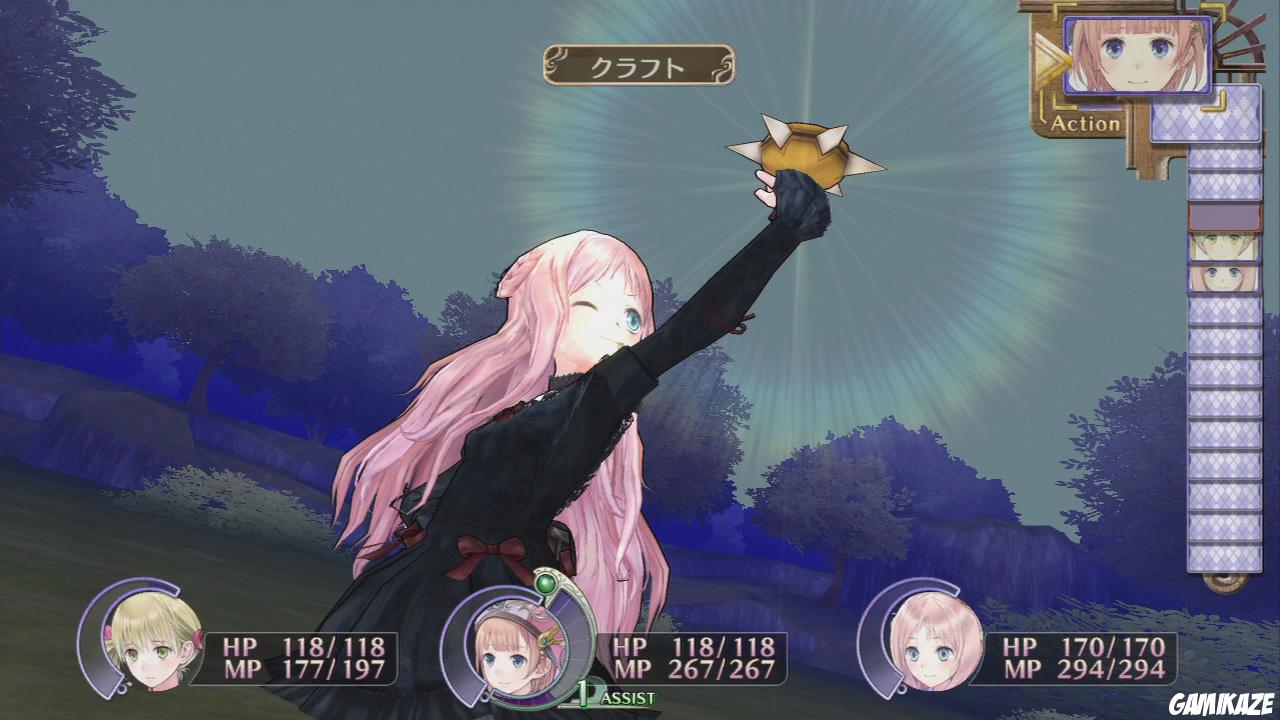This screenshot has height=720, width=1280.
Task: Click the GAMIKAZE watermark text
Action: coord(1221,703)
